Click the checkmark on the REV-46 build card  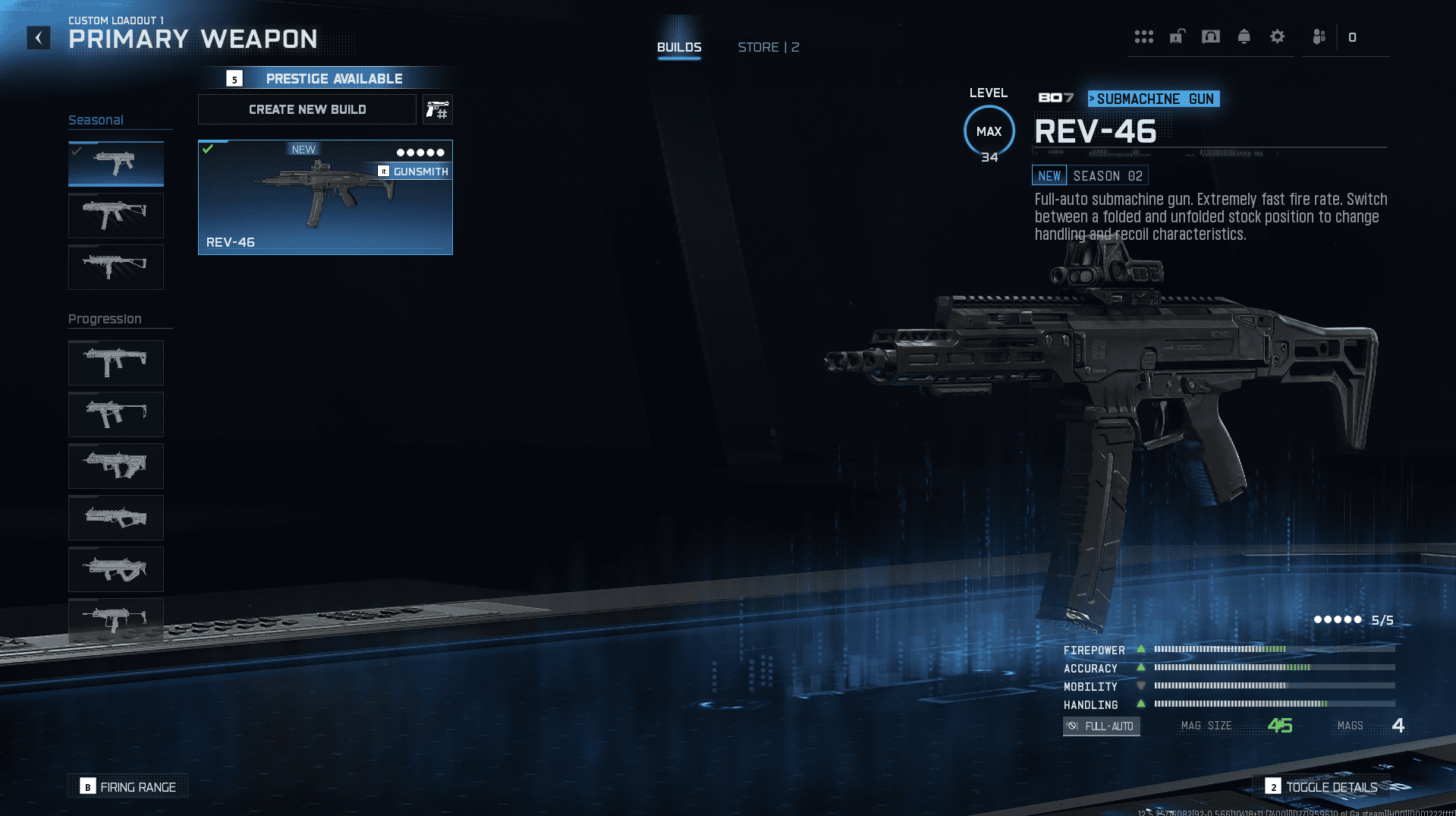209,149
